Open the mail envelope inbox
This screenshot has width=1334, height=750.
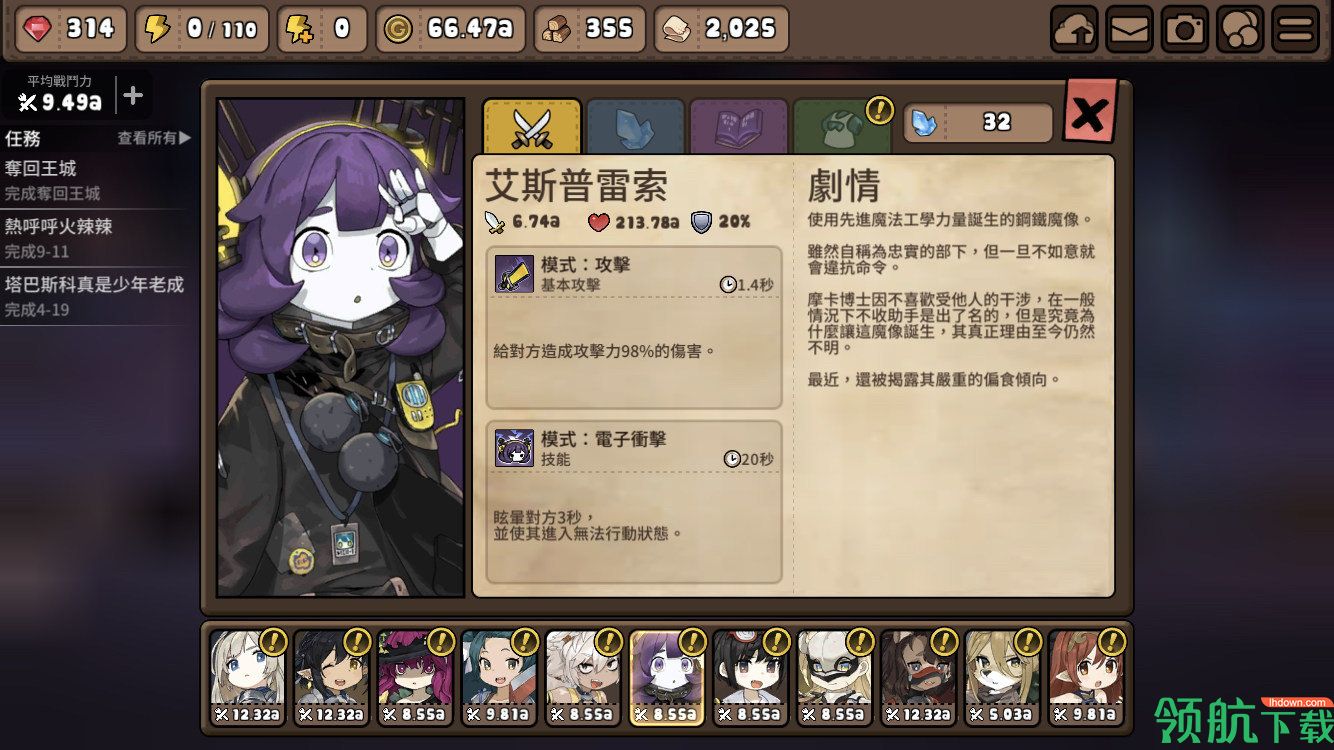point(1129,30)
